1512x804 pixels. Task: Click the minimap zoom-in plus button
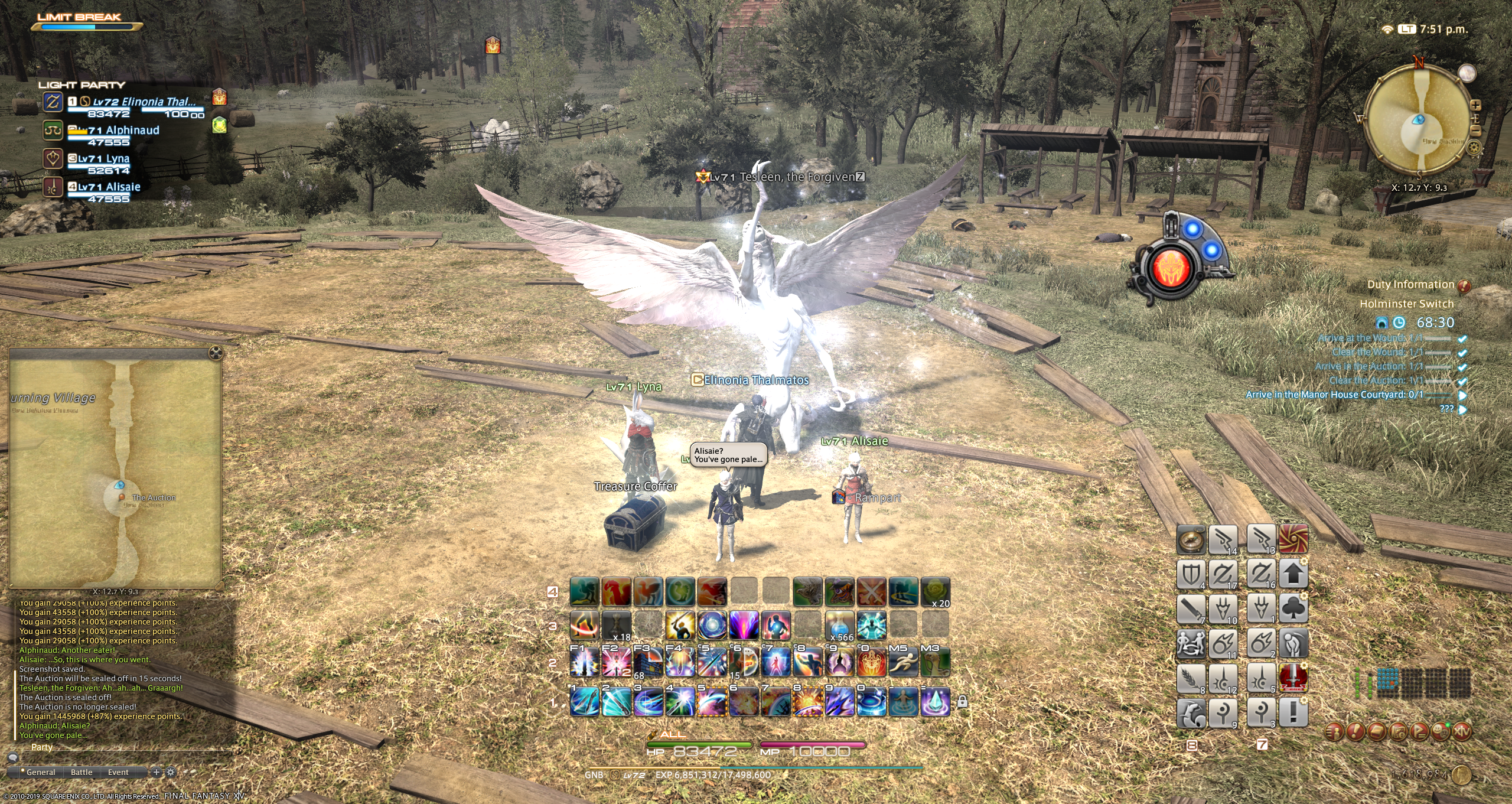(1475, 105)
